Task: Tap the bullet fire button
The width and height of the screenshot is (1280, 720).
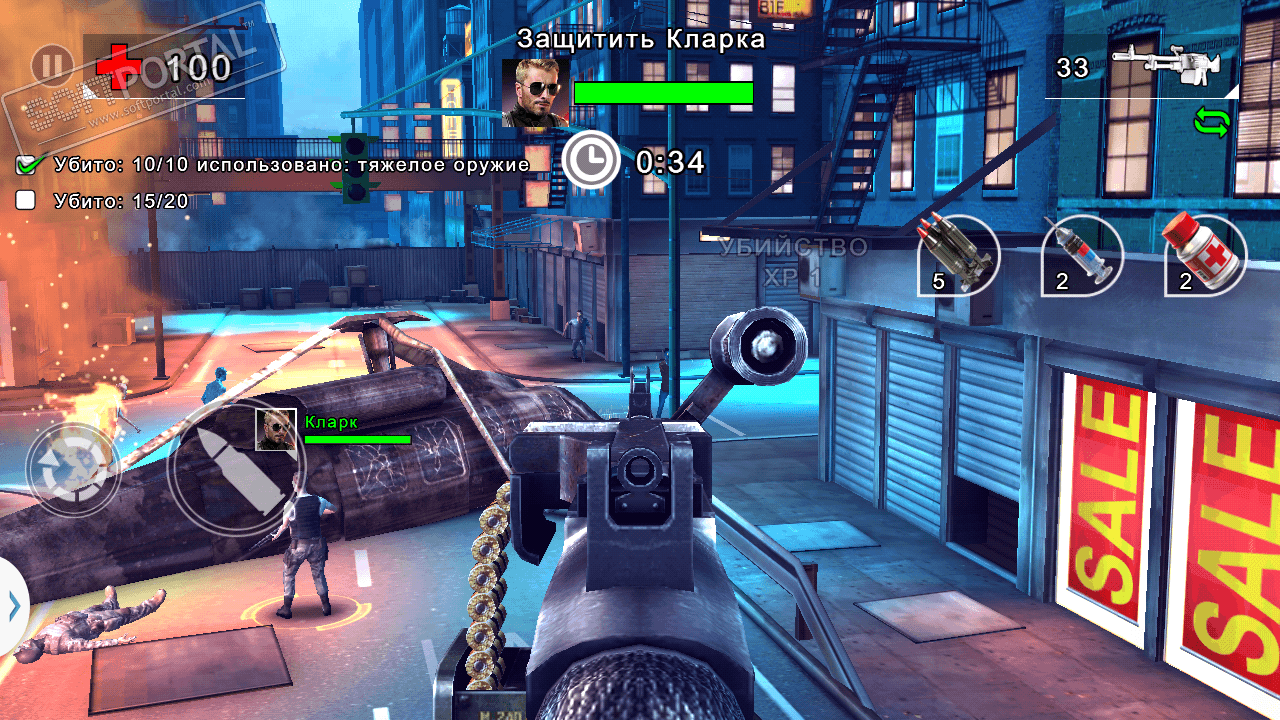Action: click(235, 470)
